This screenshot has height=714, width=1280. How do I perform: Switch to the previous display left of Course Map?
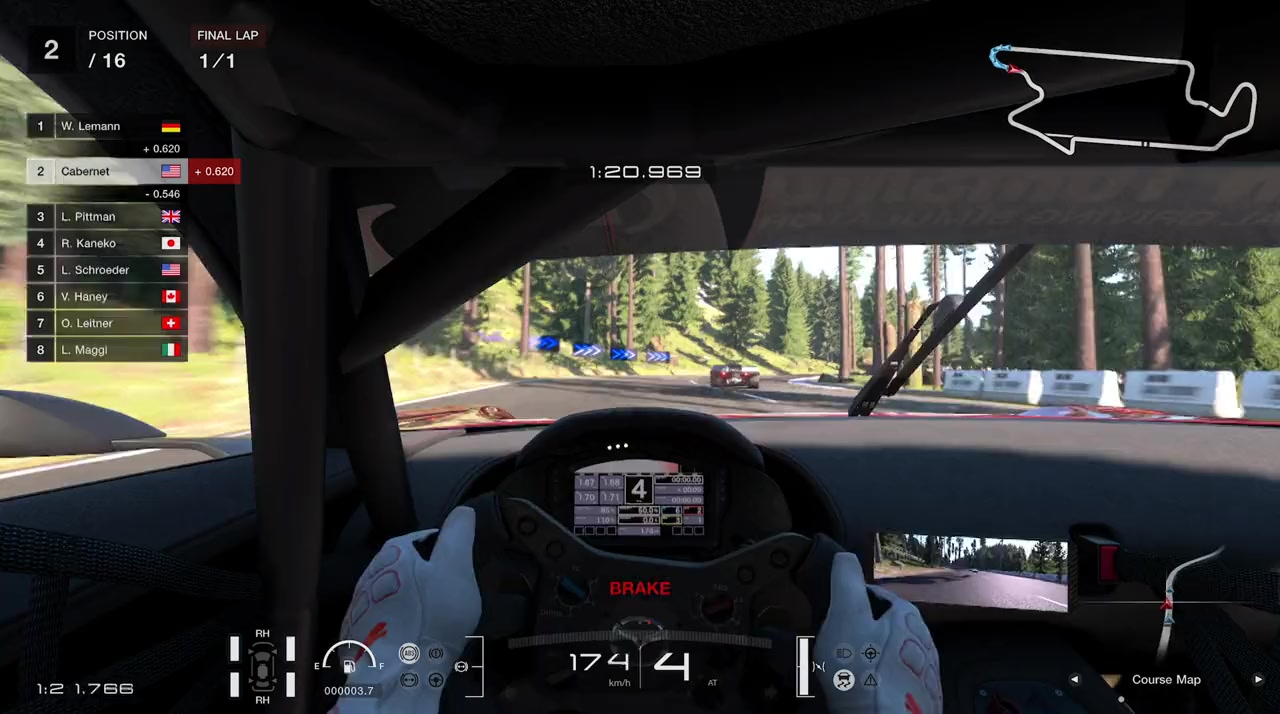coord(1075,680)
